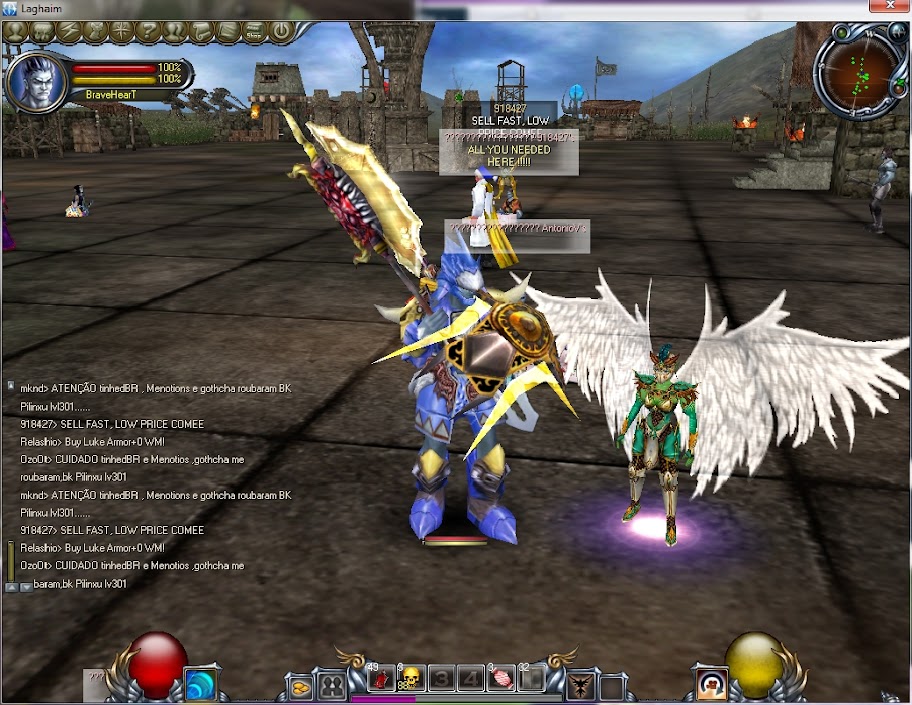Screen dimensions: 912x705
Task: Open the compass star menu button
Action: tap(122, 31)
